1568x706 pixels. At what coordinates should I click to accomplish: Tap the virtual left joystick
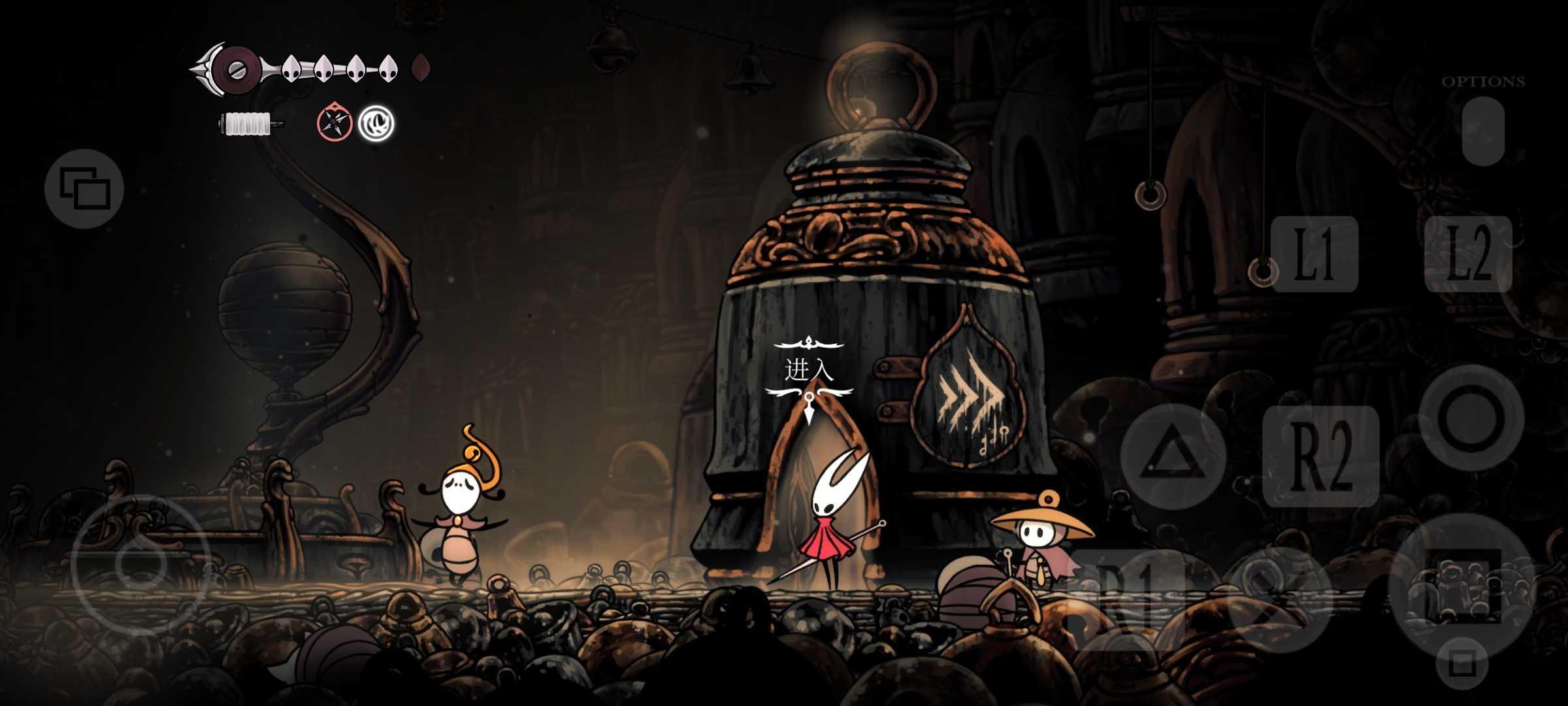click(140, 564)
